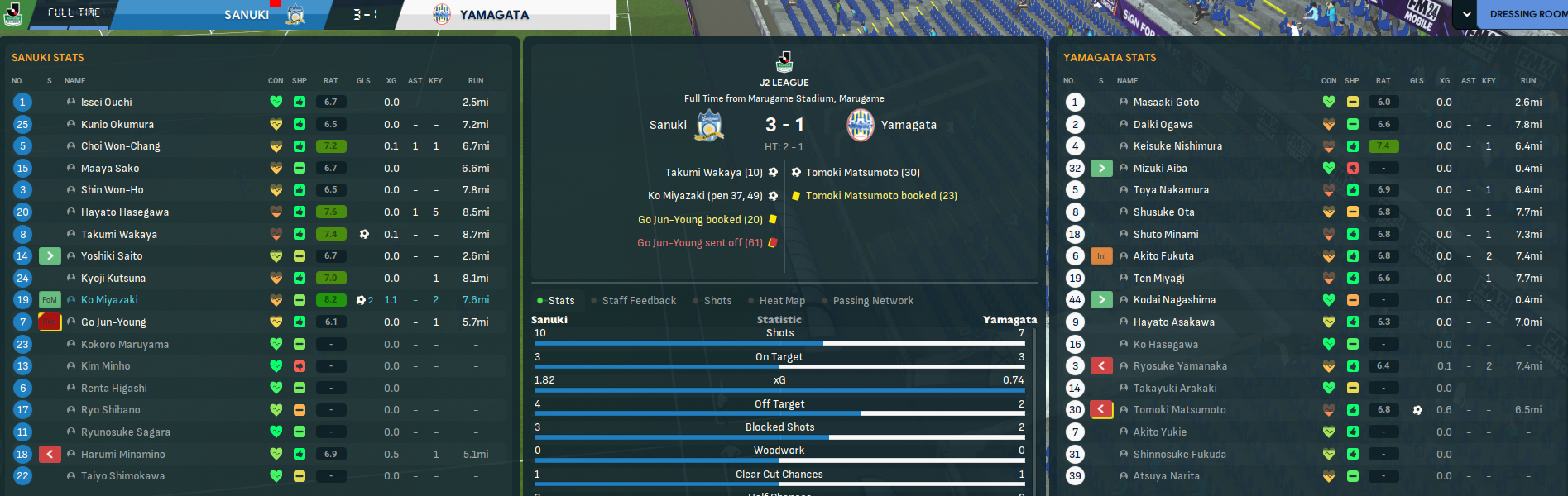Open the Heat Map tab
The width and height of the screenshot is (1568, 496).
782,301
